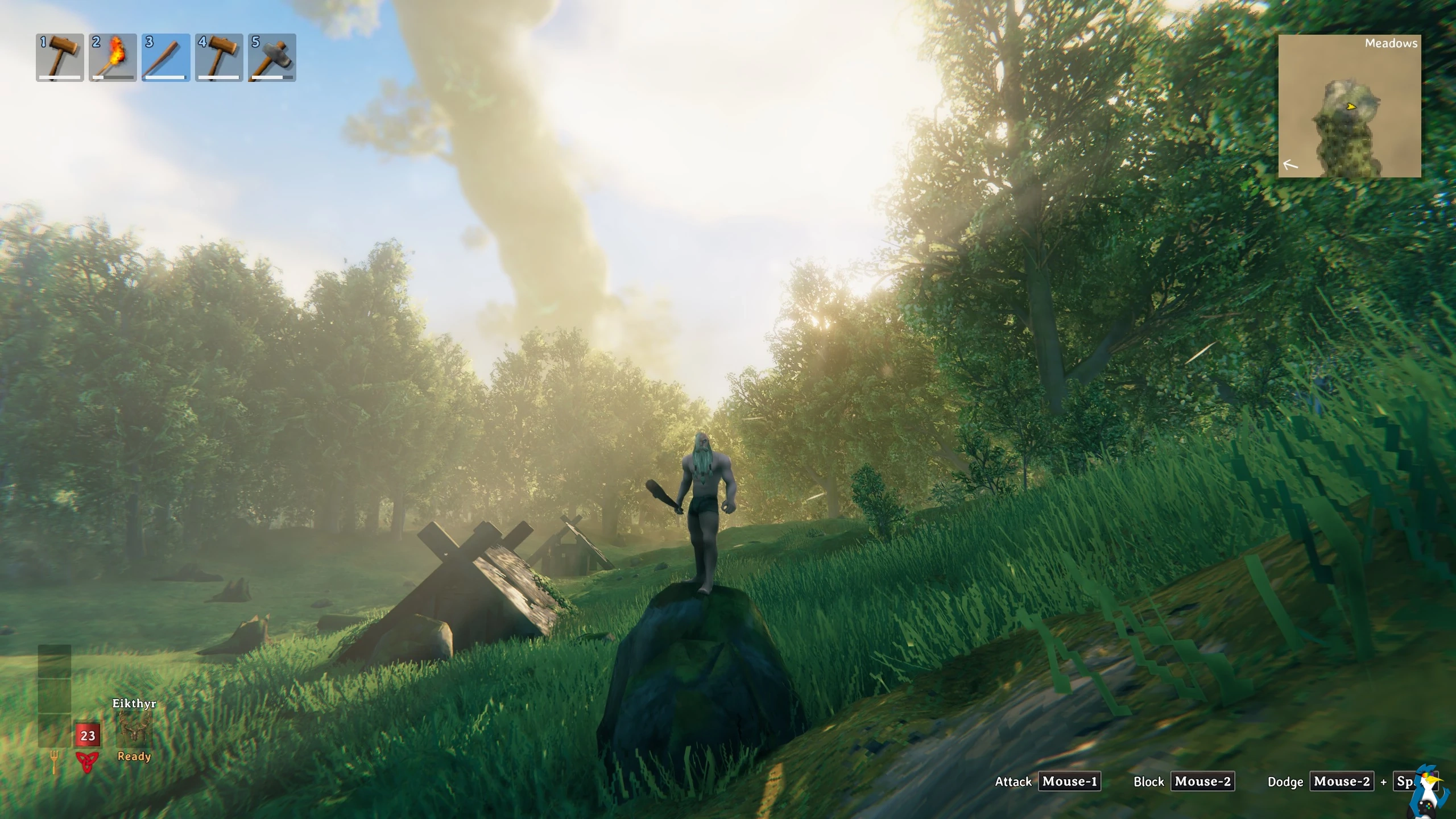The height and width of the screenshot is (819, 1456).
Task: Activate the Eikthyr forsaken power icon
Action: pos(134,730)
